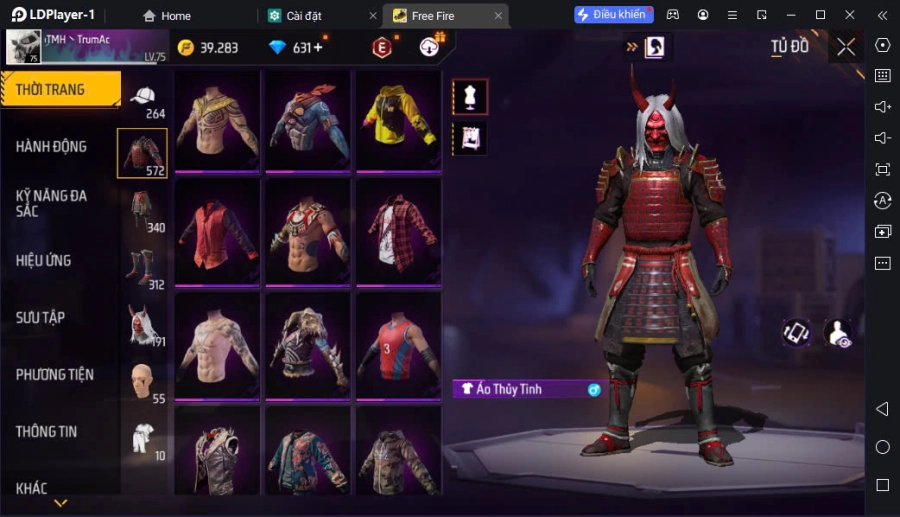Image resolution: width=900 pixels, height=517 pixels.
Task: Choose the bald head face category
Action: pyautogui.click(x=143, y=381)
